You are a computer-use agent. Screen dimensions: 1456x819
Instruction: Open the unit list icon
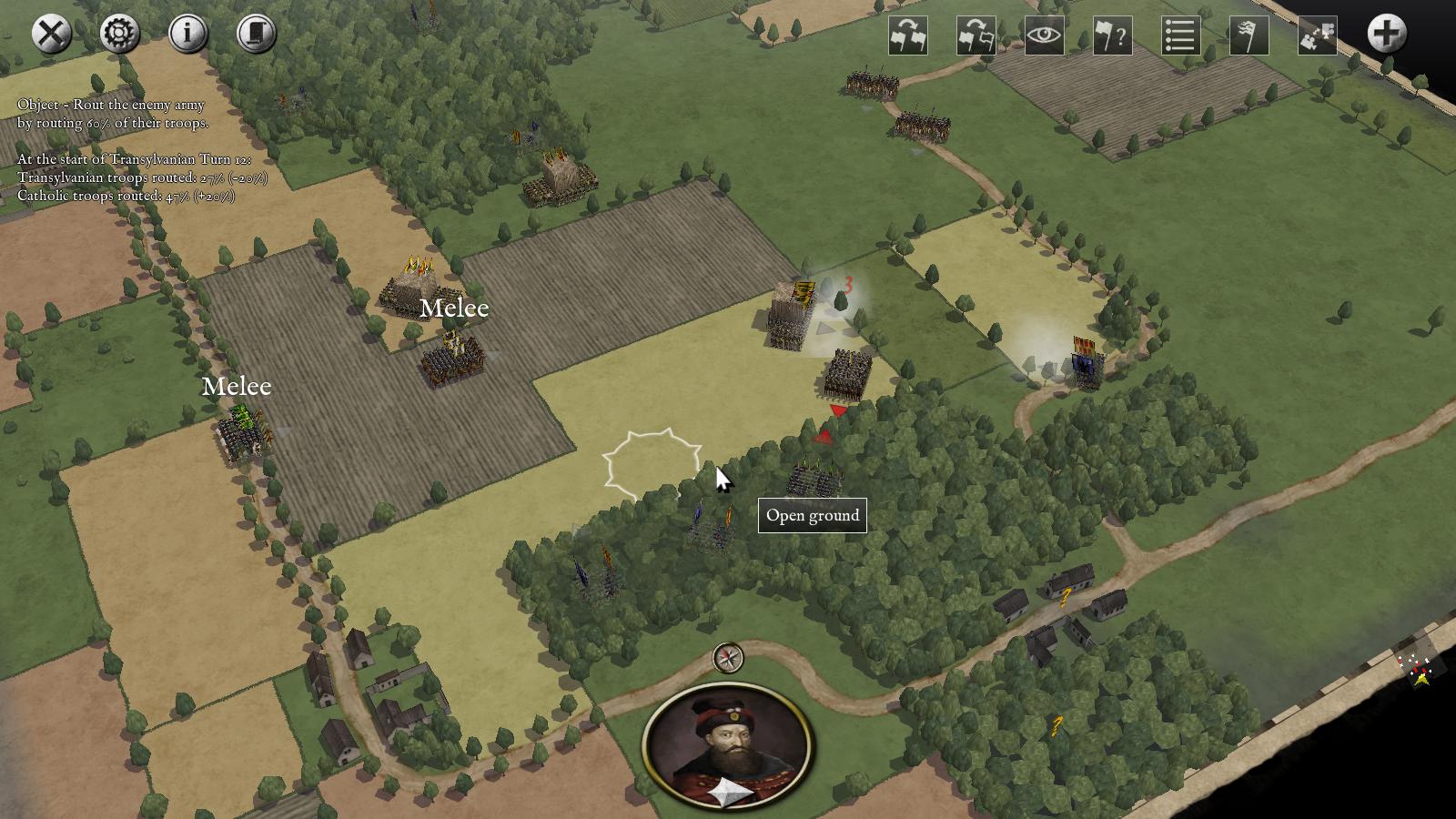tap(1180, 36)
